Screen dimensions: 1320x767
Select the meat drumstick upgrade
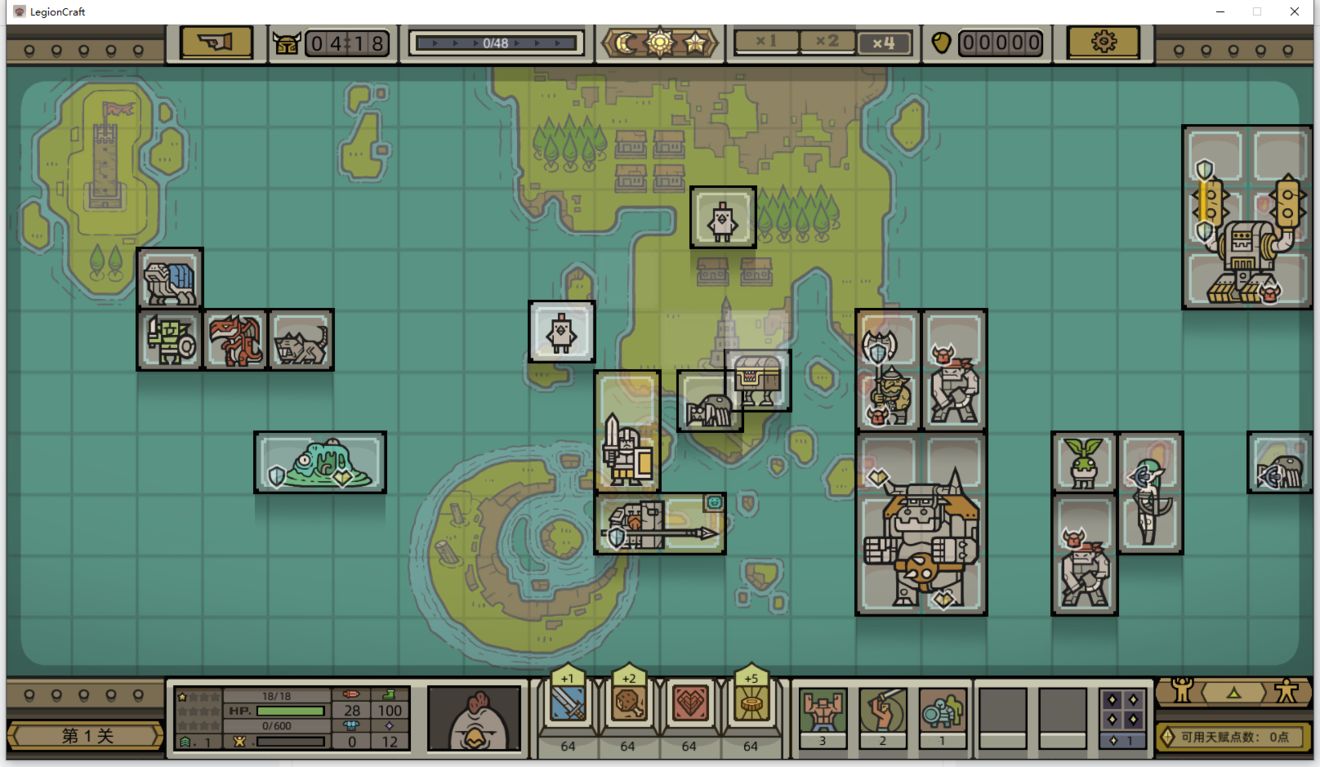click(x=628, y=705)
